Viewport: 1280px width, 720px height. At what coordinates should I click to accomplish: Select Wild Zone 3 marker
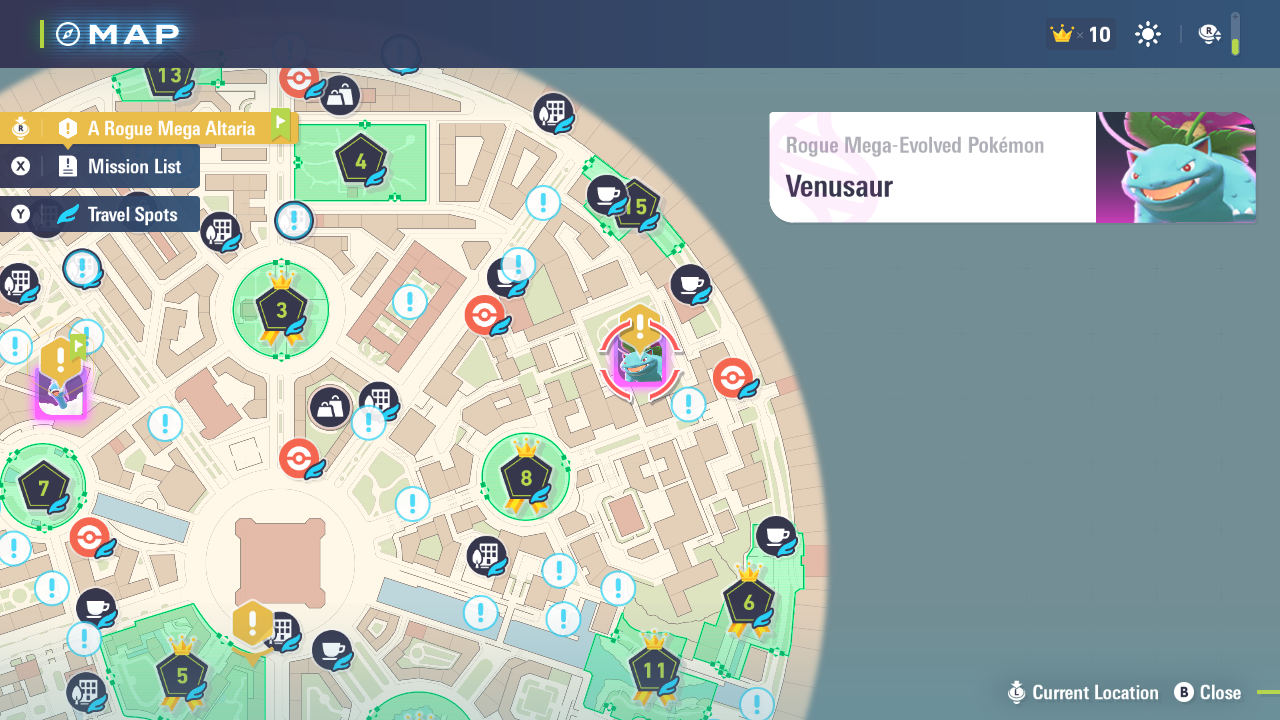[x=281, y=309]
